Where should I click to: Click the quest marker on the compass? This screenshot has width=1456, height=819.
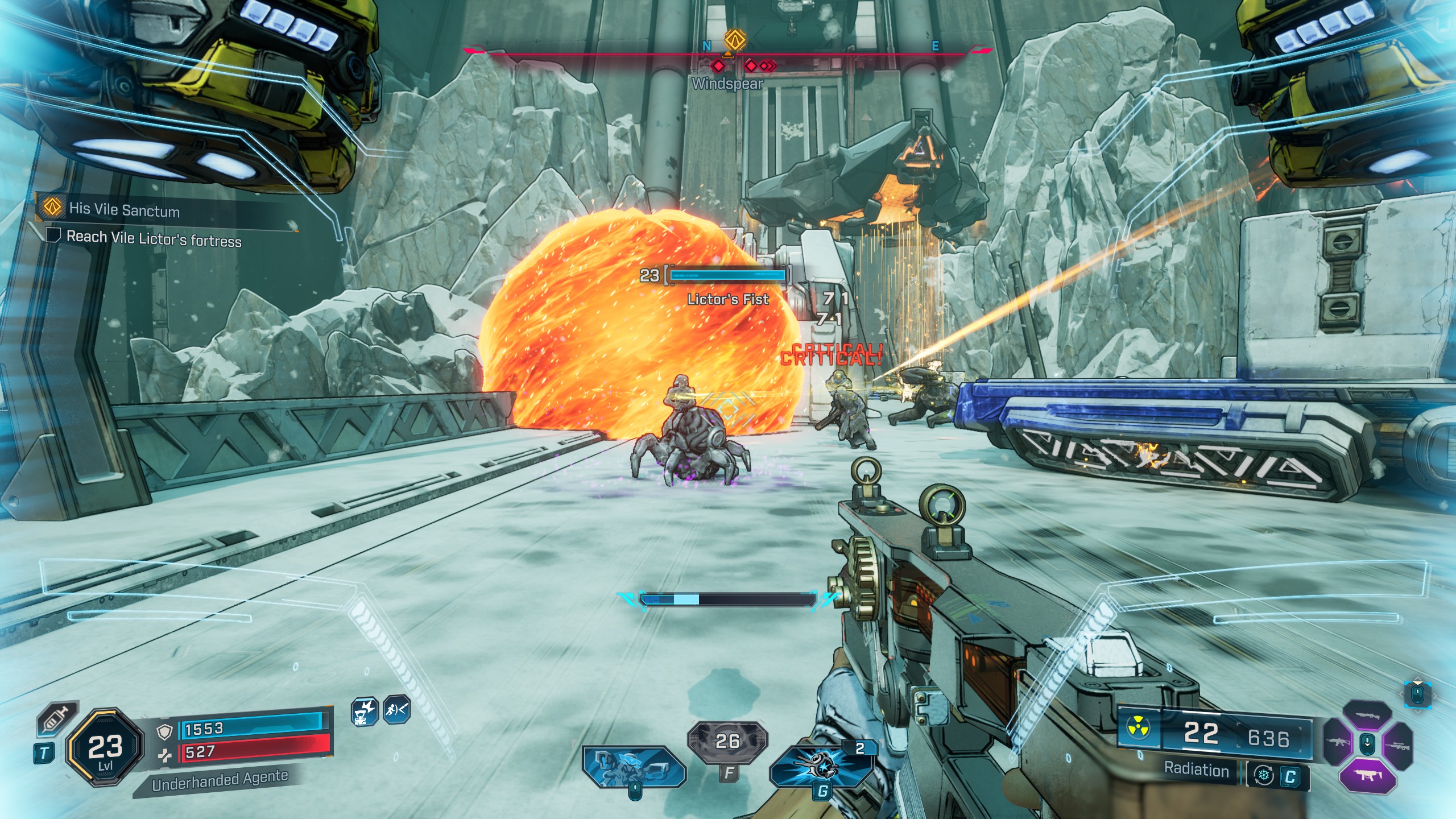tap(734, 41)
